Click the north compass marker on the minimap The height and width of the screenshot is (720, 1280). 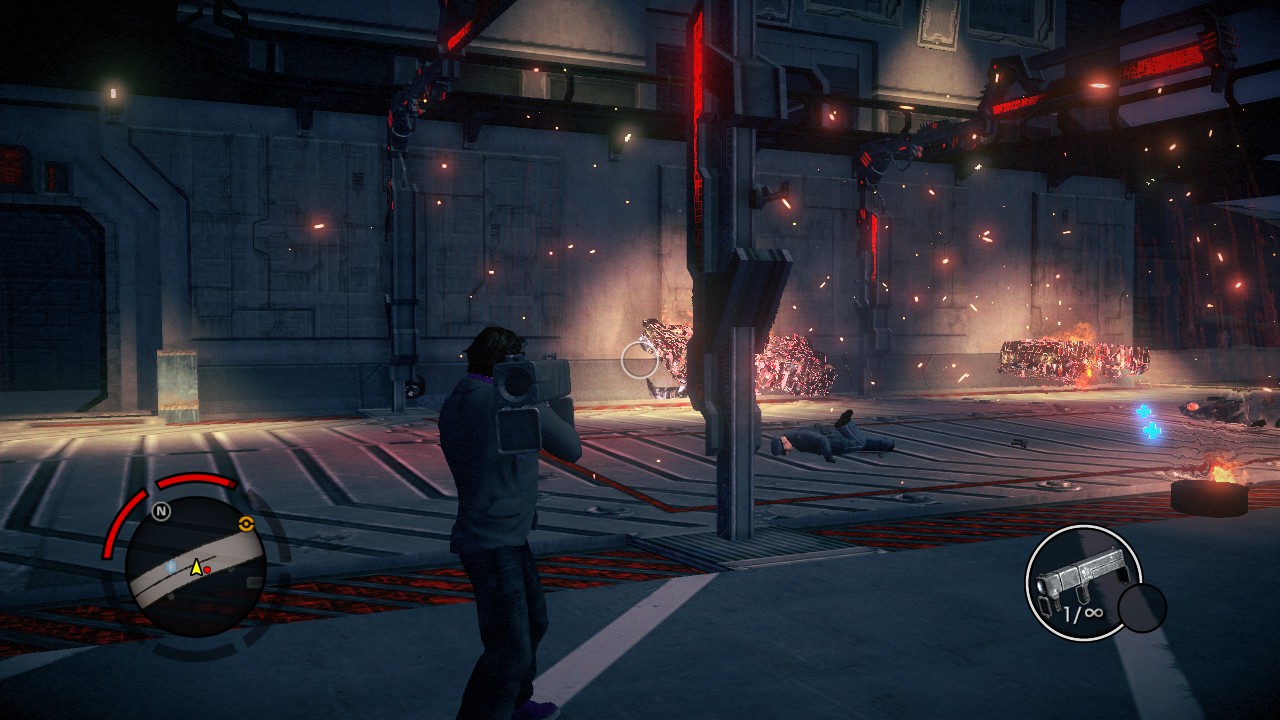(160, 511)
